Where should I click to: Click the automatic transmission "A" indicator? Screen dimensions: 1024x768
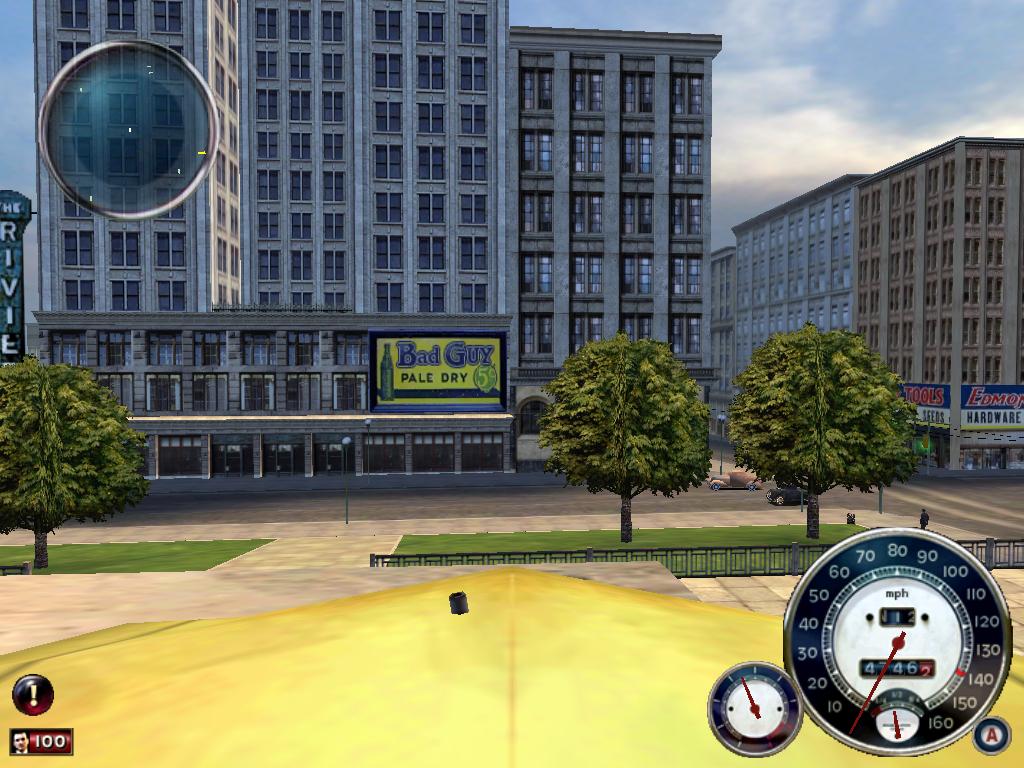pos(990,735)
